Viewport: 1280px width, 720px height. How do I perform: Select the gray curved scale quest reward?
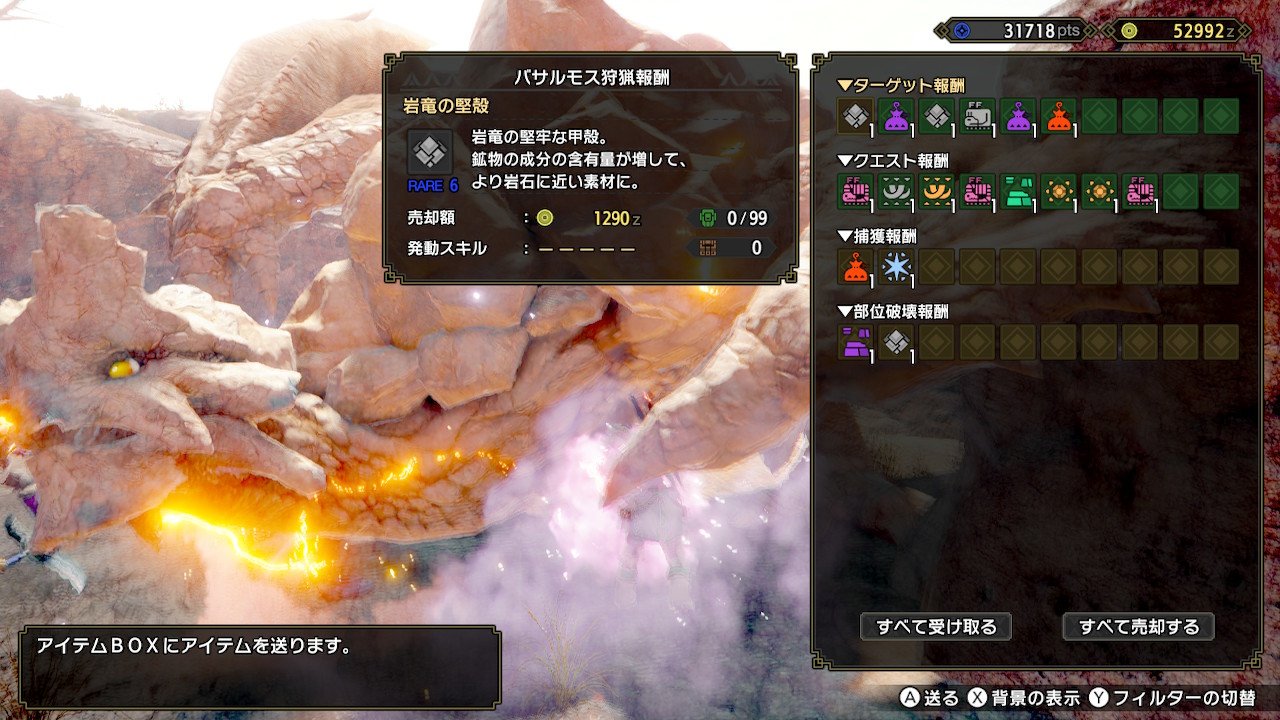click(x=897, y=191)
